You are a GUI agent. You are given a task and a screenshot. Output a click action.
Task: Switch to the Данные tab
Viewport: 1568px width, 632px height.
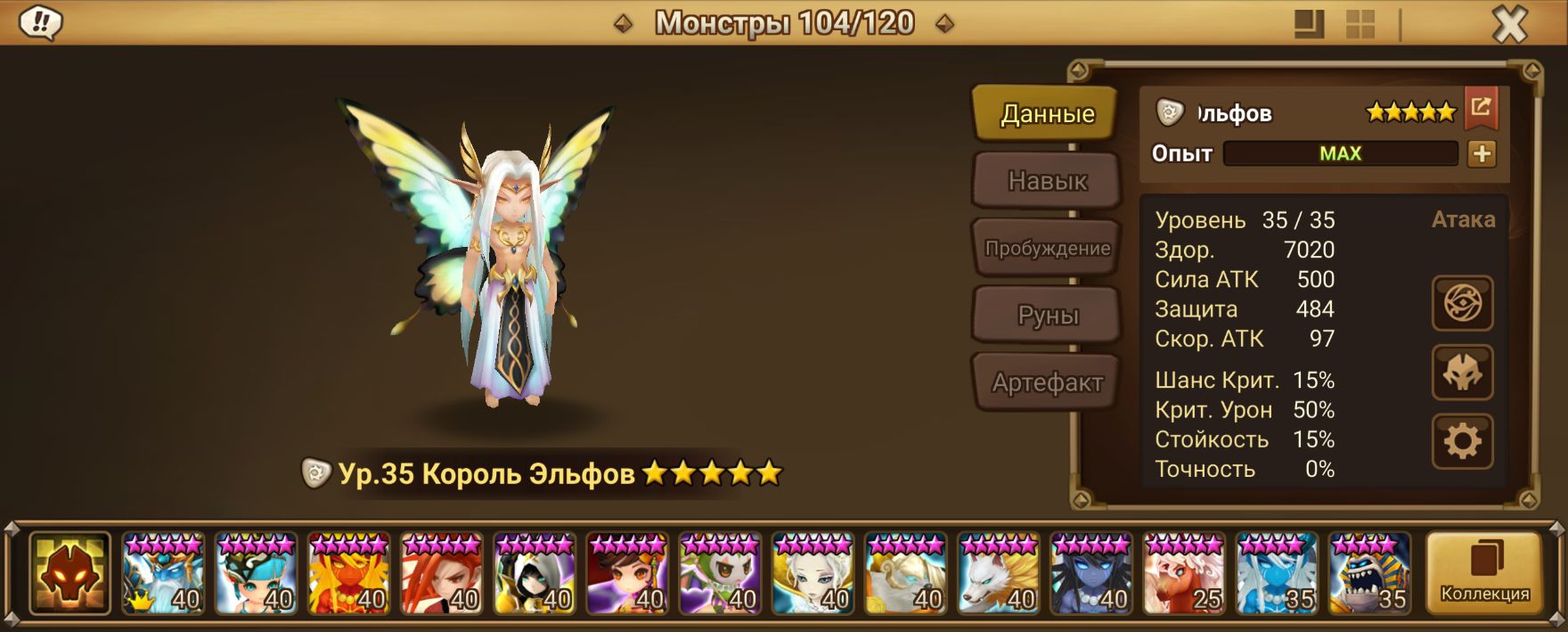click(x=1046, y=113)
